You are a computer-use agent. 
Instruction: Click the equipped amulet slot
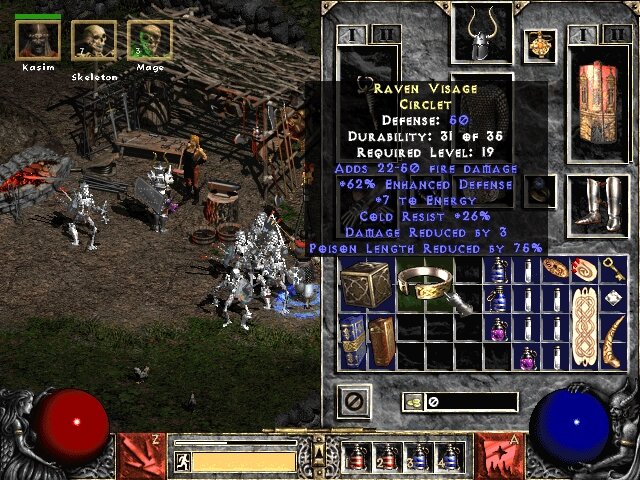pyautogui.click(x=541, y=44)
